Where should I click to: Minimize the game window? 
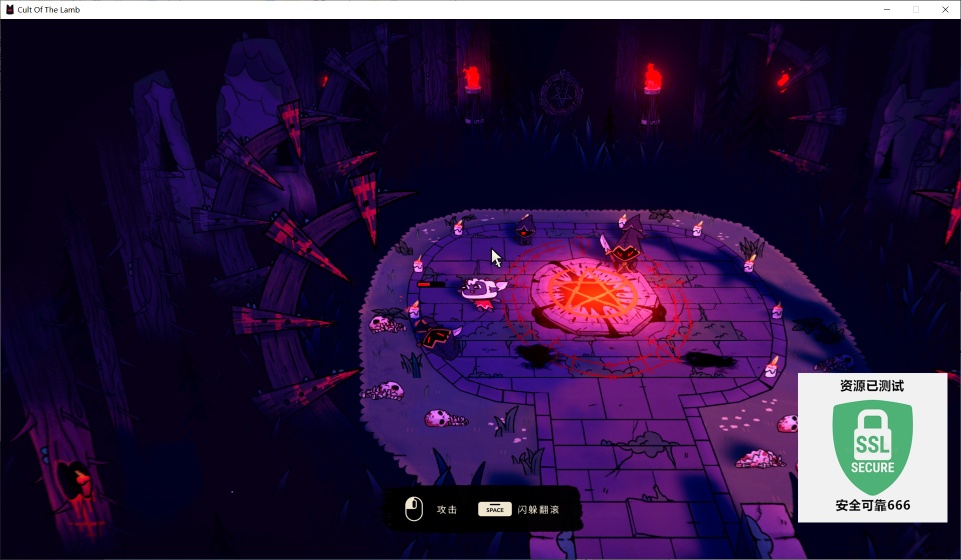pos(887,9)
